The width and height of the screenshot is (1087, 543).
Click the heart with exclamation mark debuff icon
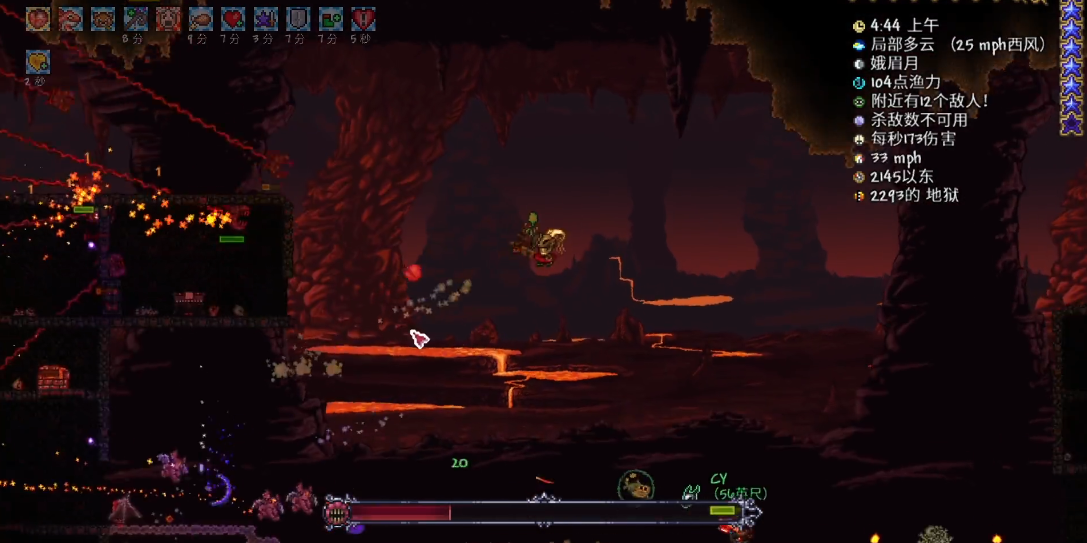(363, 18)
